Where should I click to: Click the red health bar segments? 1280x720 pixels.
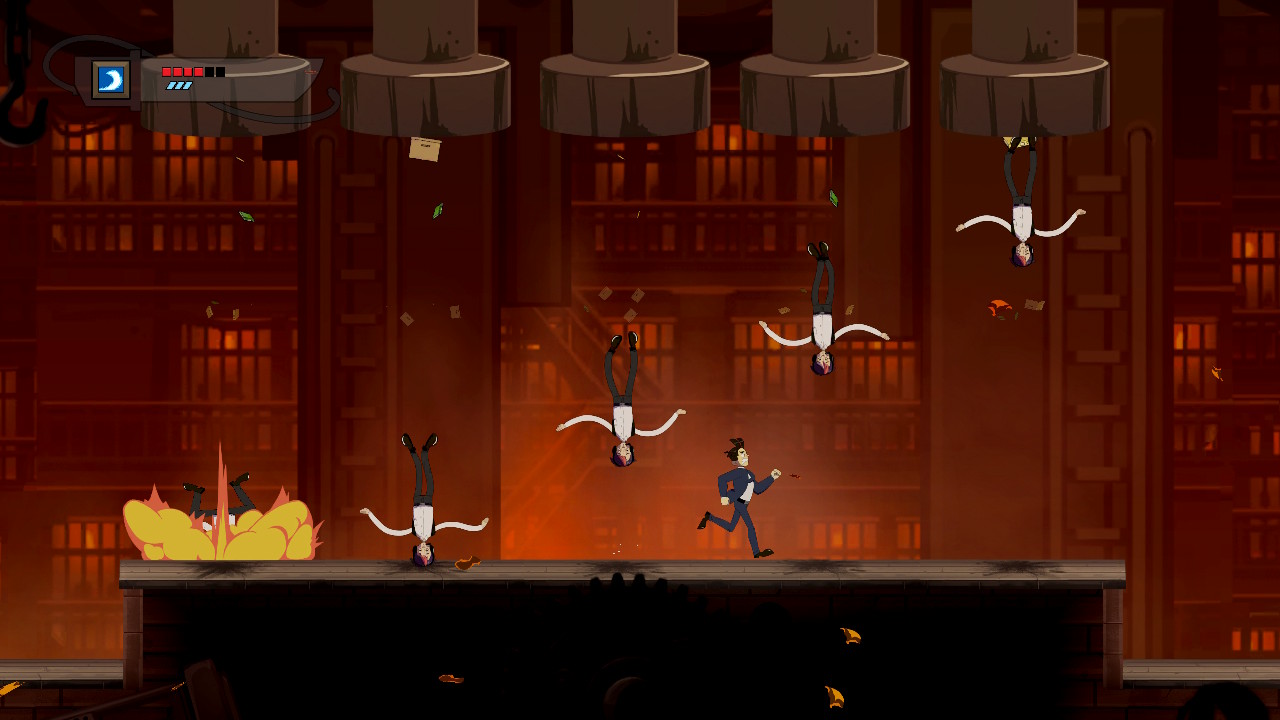[x=180, y=71]
